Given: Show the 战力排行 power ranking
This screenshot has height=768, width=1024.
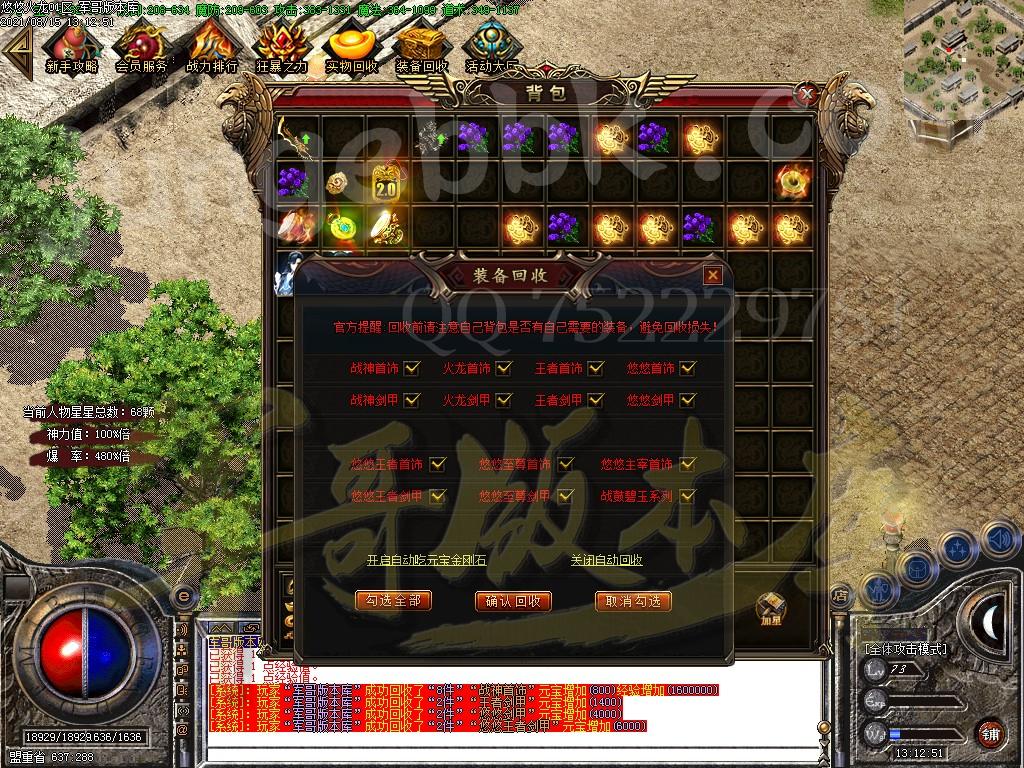Looking at the screenshot, I should tap(211, 46).
